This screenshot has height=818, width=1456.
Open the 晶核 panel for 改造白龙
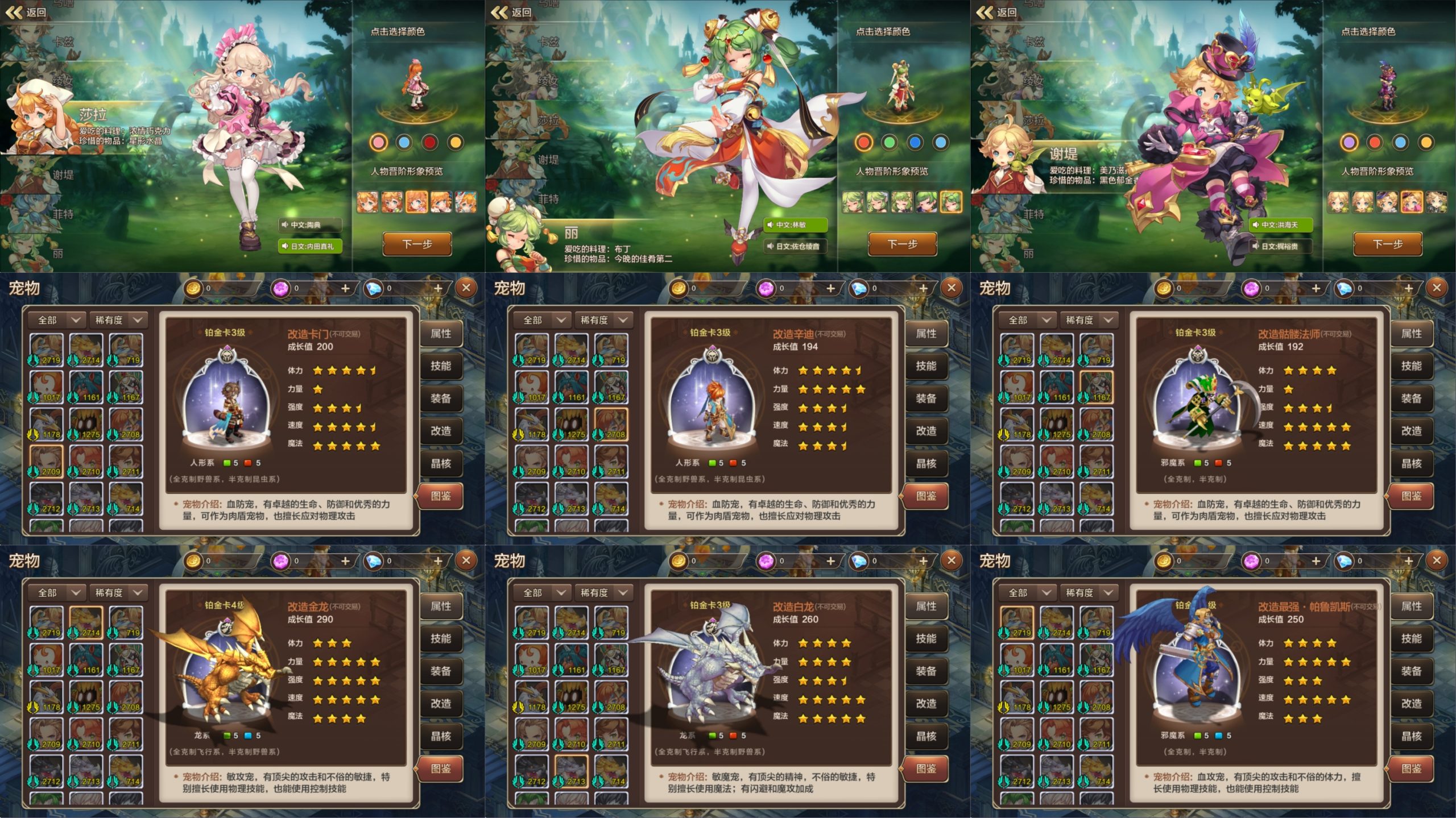tap(928, 736)
